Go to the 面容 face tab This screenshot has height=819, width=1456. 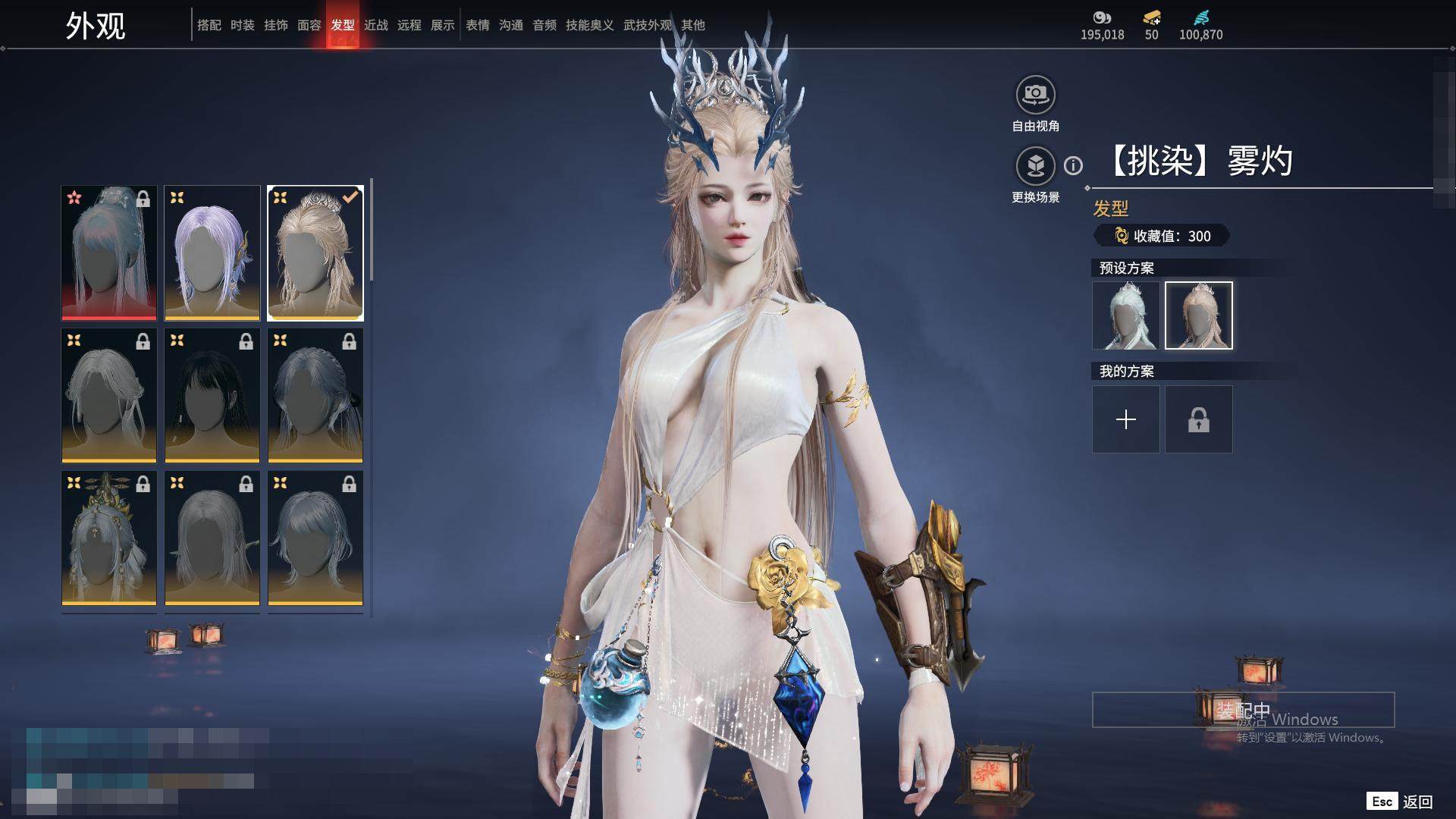pyautogui.click(x=309, y=25)
